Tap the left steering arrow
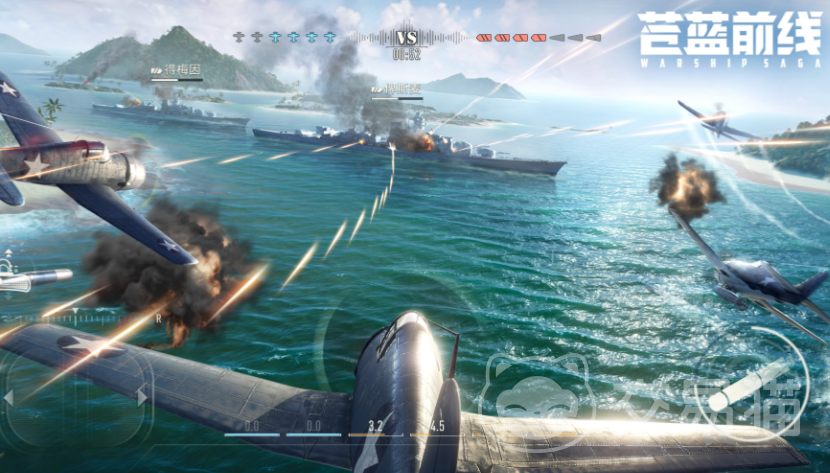The image size is (830, 473). tap(9, 397)
